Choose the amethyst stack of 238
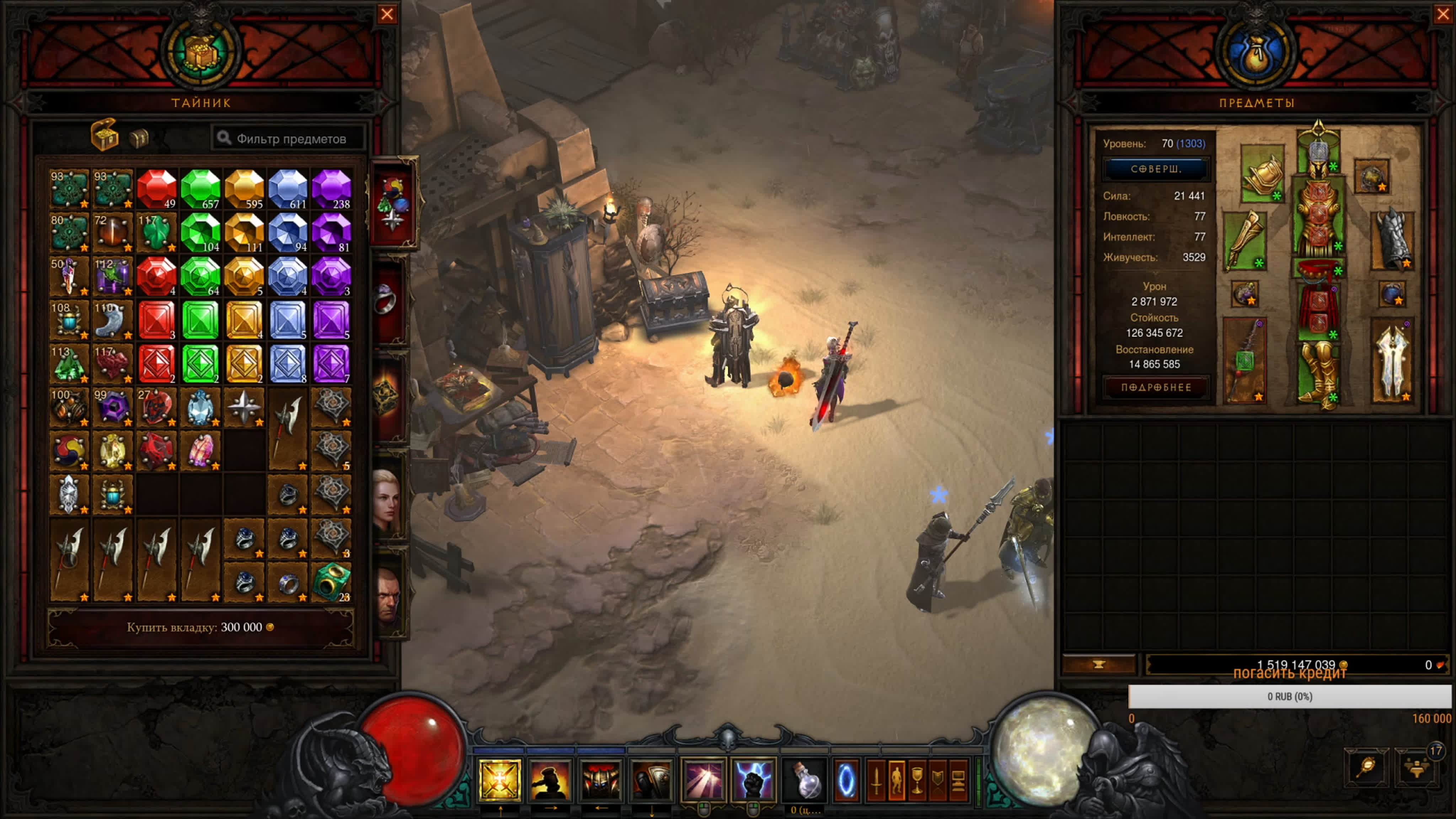 (332, 189)
